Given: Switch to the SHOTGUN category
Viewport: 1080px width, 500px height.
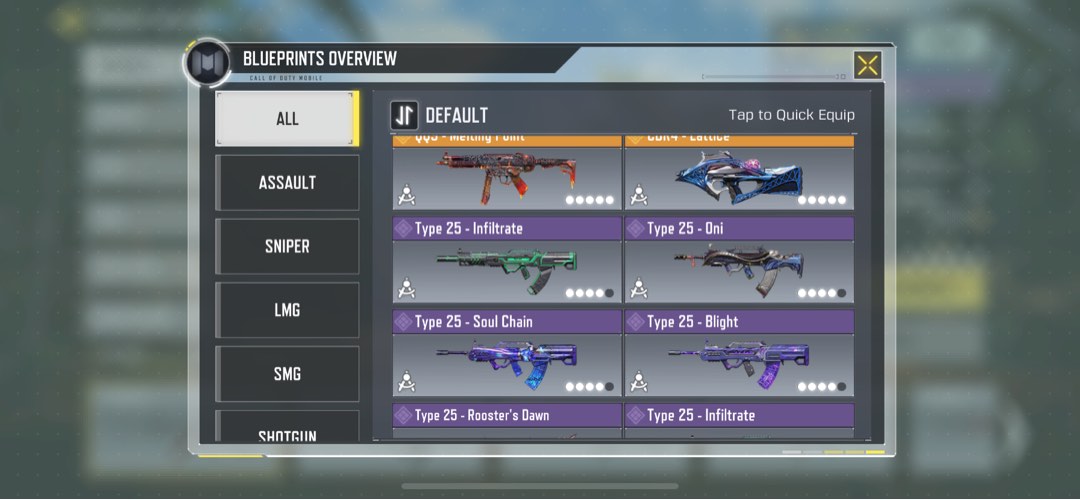Looking at the screenshot, I should click(x=287, y=432).
